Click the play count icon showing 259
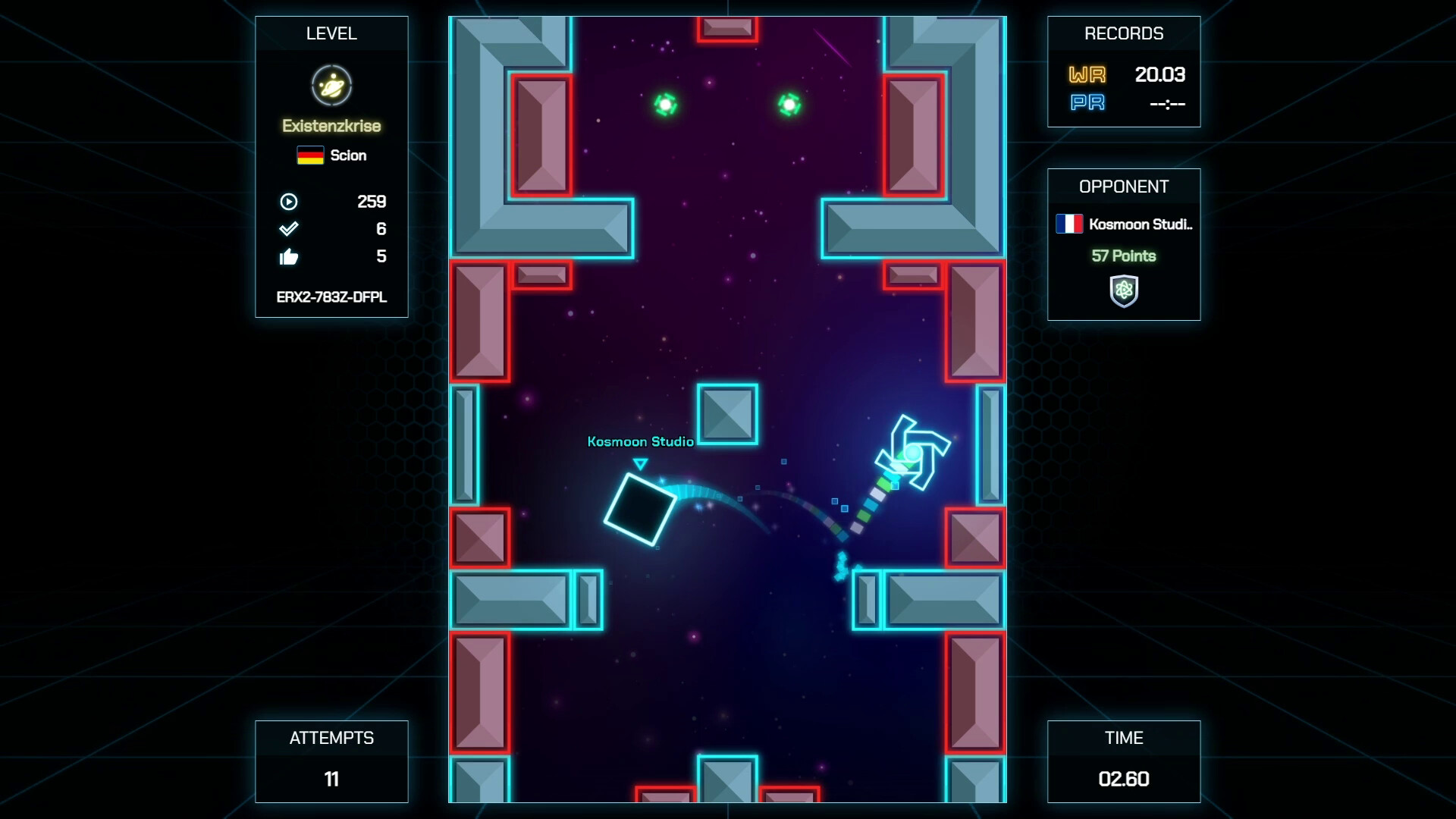The width and height of the screenshot is (1456, 819). (x=289, y=202)
